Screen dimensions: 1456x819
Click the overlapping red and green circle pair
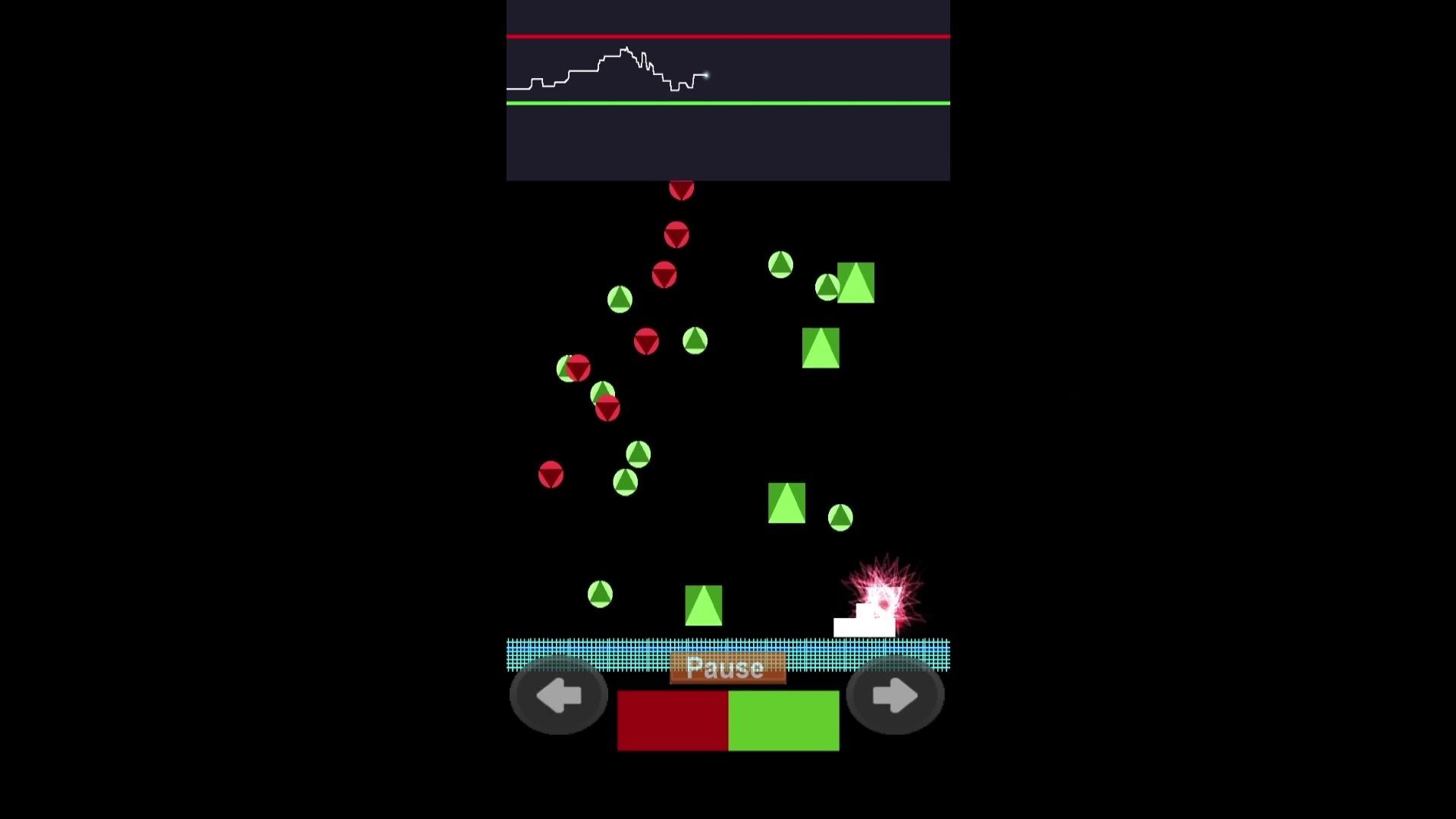pyautogui.click(x=573, y=369)
